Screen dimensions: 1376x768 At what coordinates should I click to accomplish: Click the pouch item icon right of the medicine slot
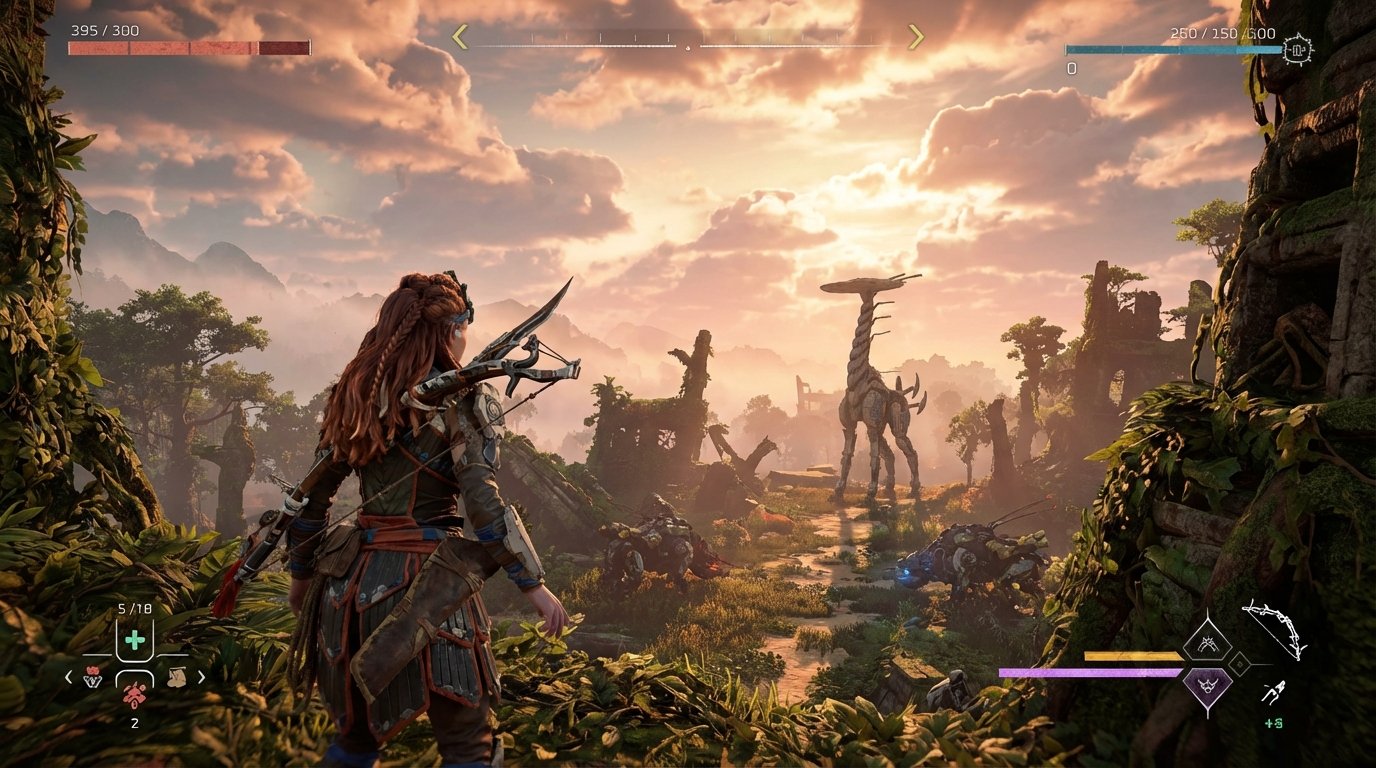[x=178, y=677]
